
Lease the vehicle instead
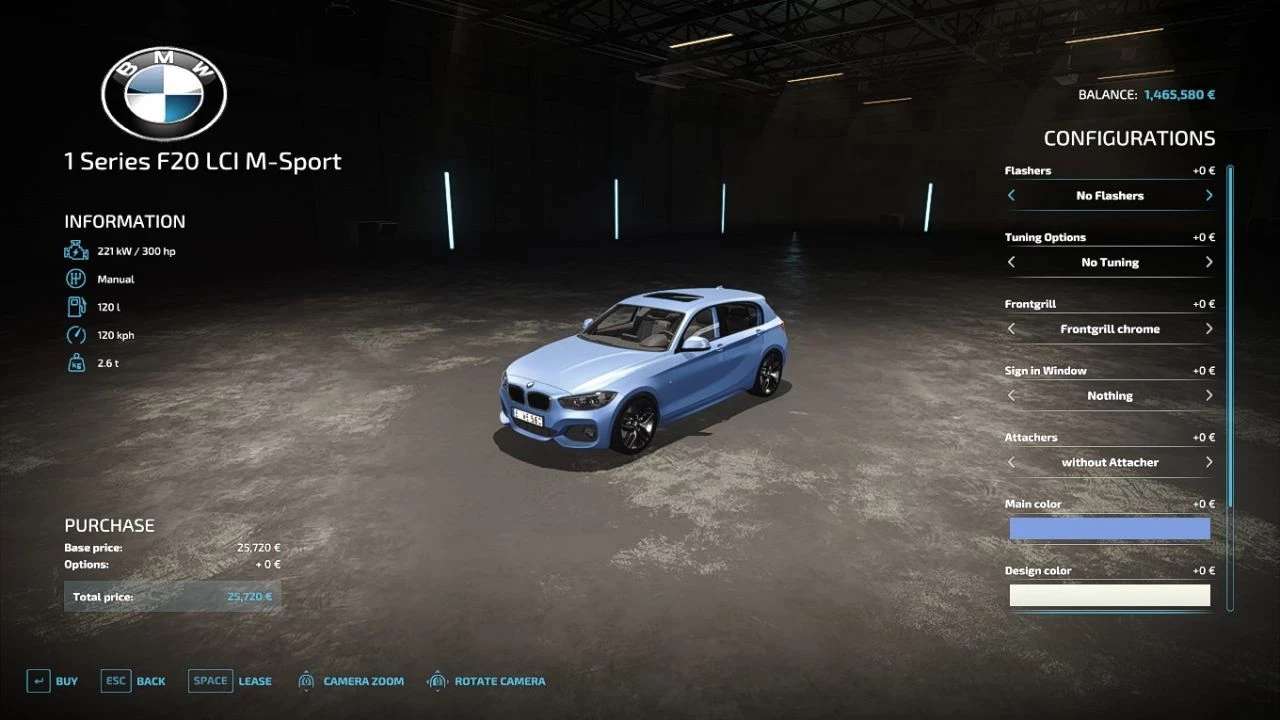pos(229,681)
